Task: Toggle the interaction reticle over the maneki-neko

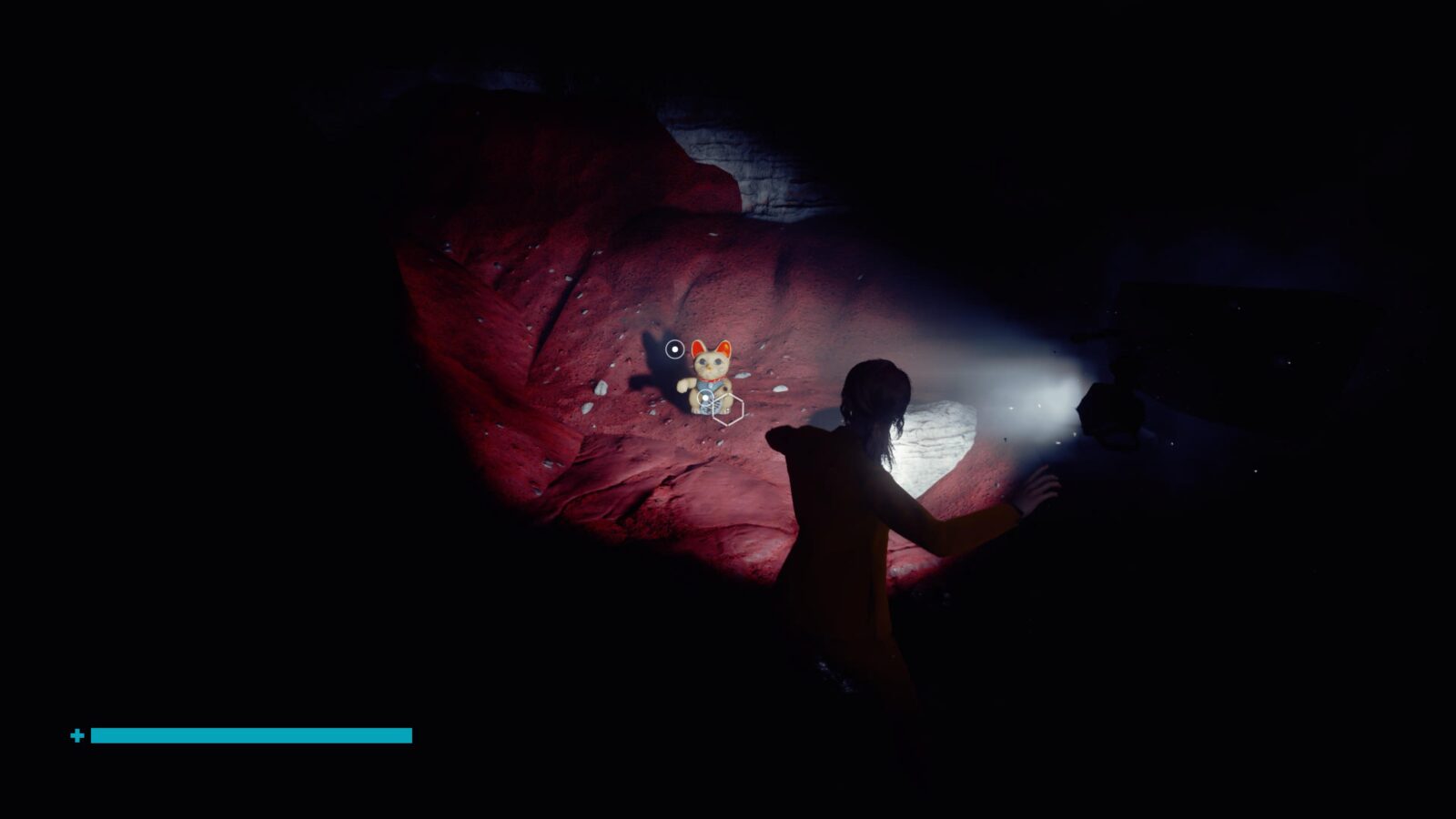Action: coord(706,398)
